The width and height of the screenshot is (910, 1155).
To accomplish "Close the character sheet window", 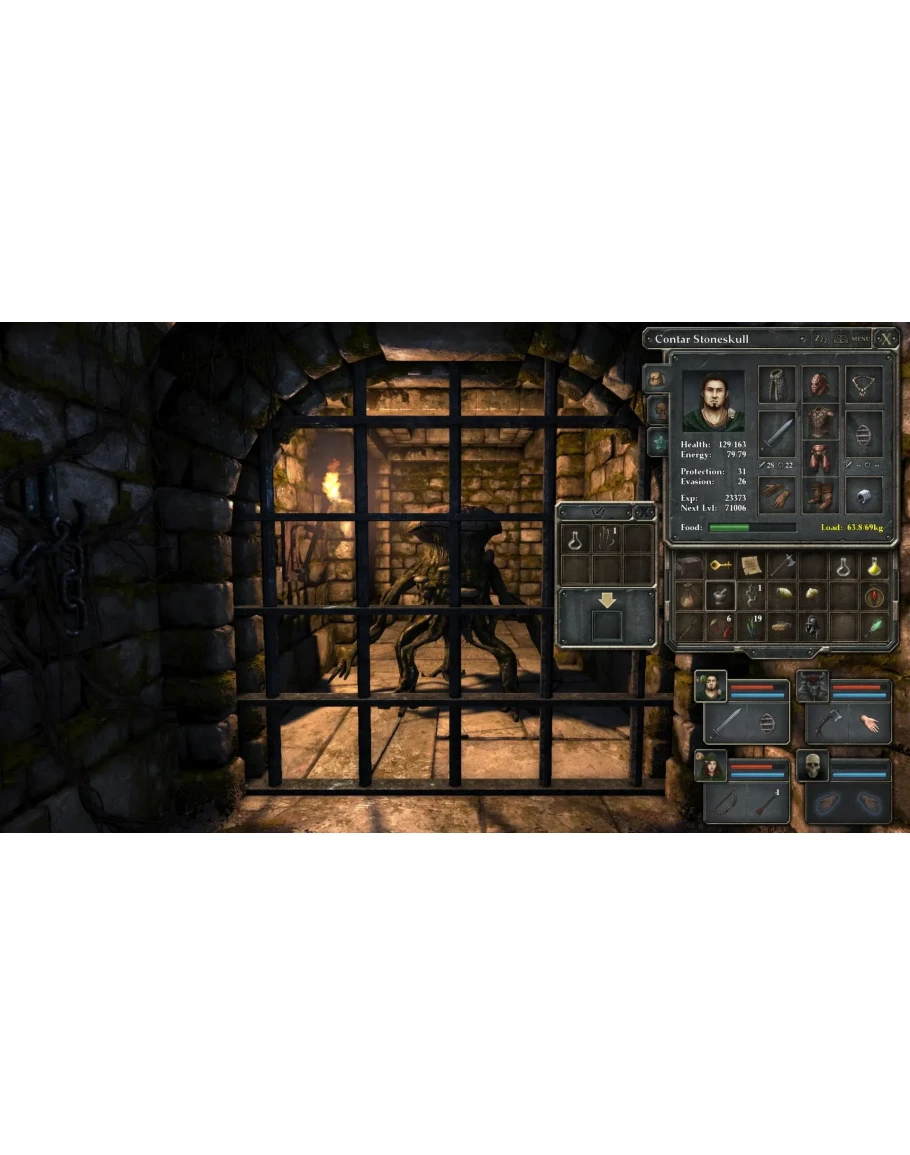I will tap(885, 339).
